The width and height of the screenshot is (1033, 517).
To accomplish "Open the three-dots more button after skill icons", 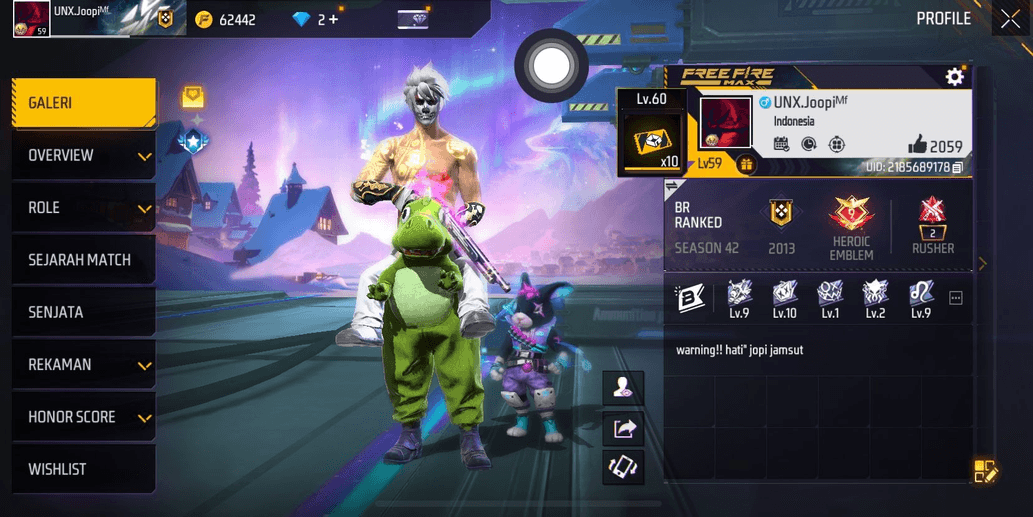I will (x=956, y=298).
